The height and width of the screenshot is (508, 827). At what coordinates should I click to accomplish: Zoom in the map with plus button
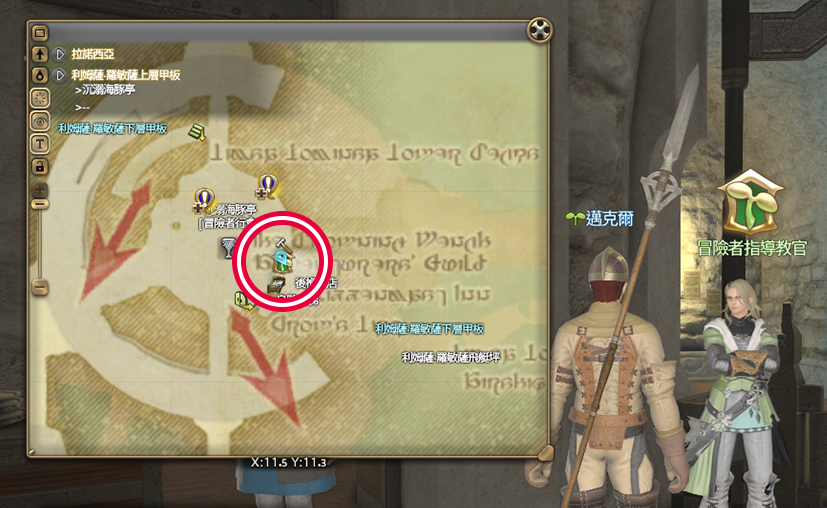tap(40, 186)
